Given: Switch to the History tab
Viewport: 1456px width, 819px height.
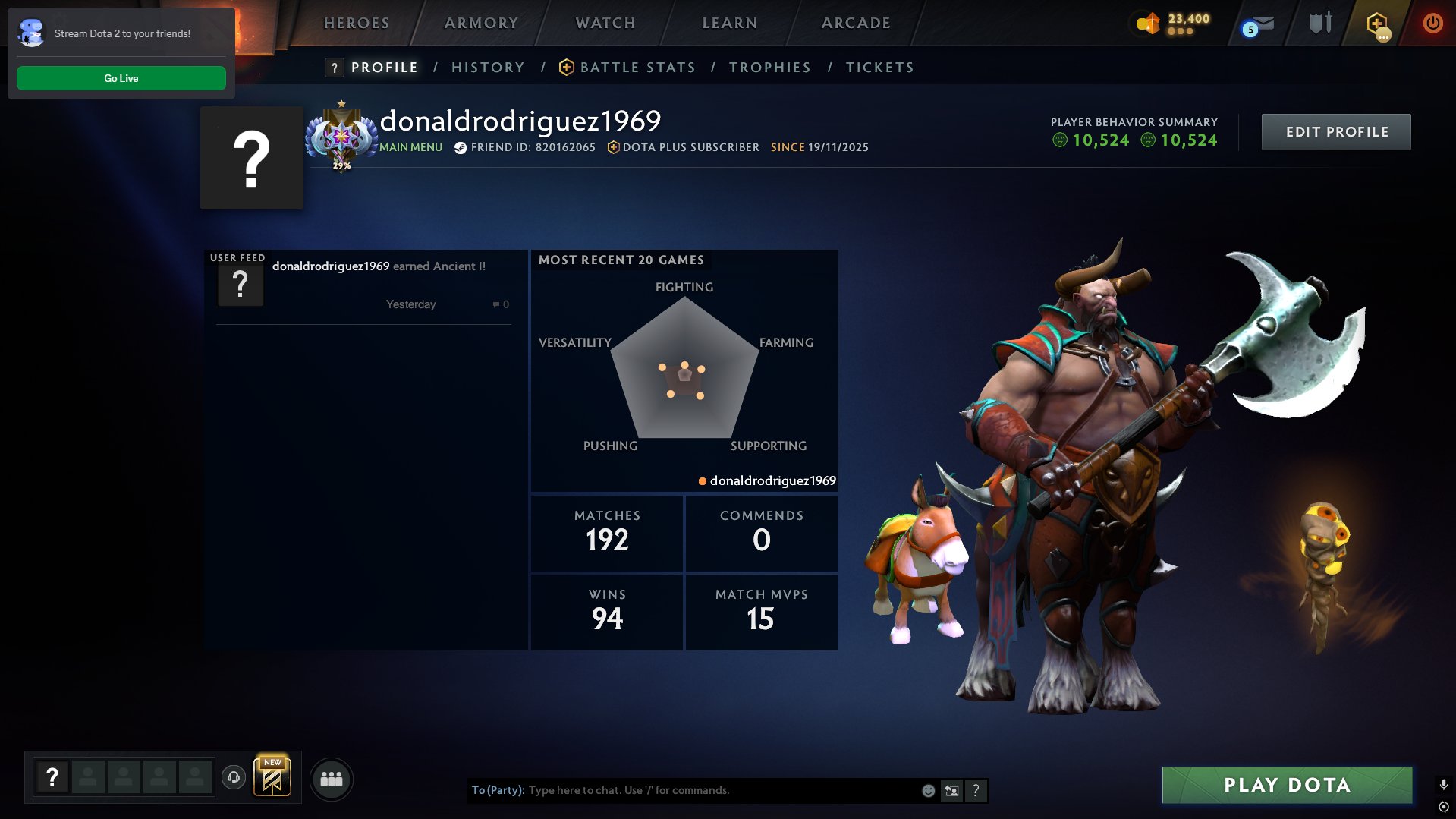Looking at the screenshot, I should [x=488, y=68].
